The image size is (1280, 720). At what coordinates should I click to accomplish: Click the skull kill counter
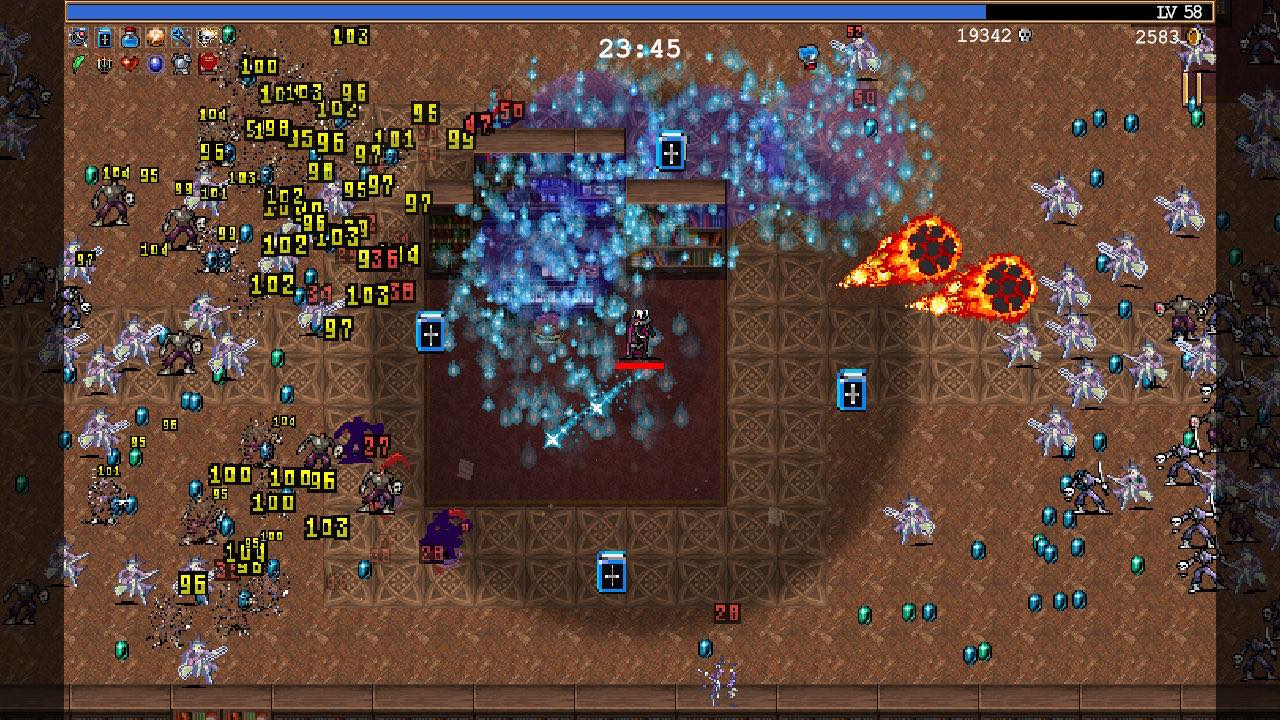[x=985, y=34]
